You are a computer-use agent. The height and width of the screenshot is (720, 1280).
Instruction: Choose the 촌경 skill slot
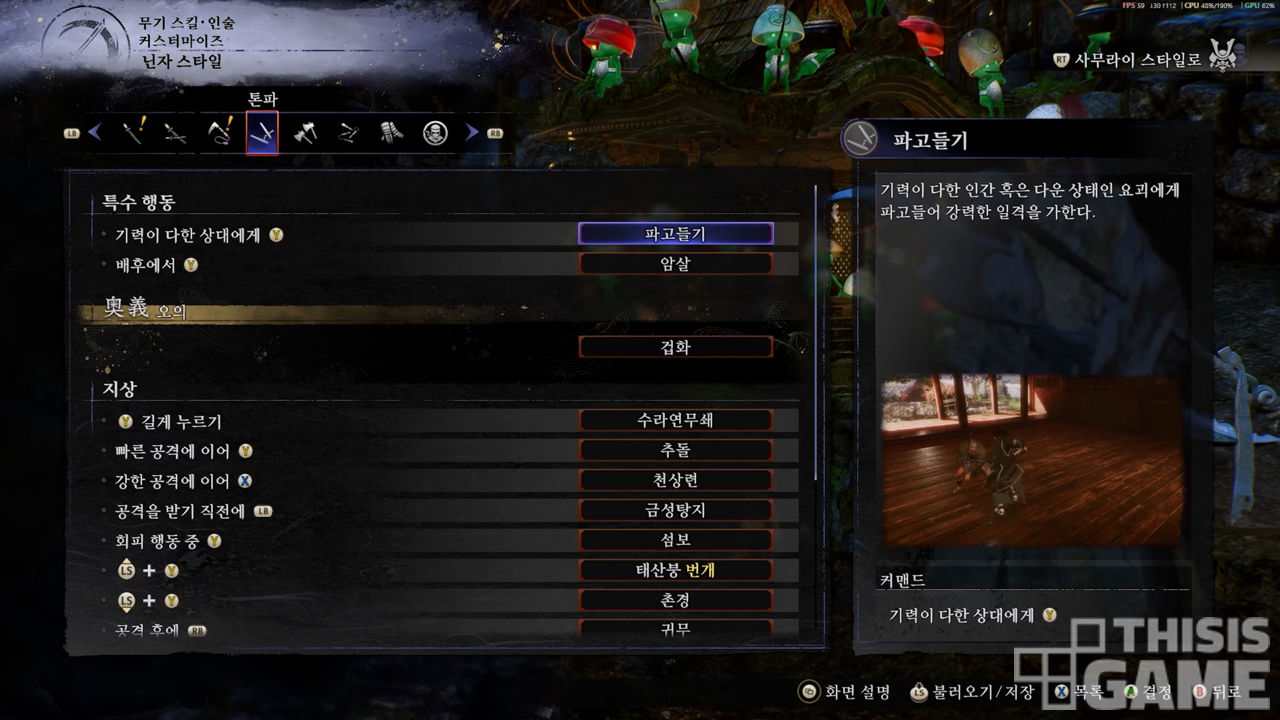pyautogui.click(x=676, y=600)
